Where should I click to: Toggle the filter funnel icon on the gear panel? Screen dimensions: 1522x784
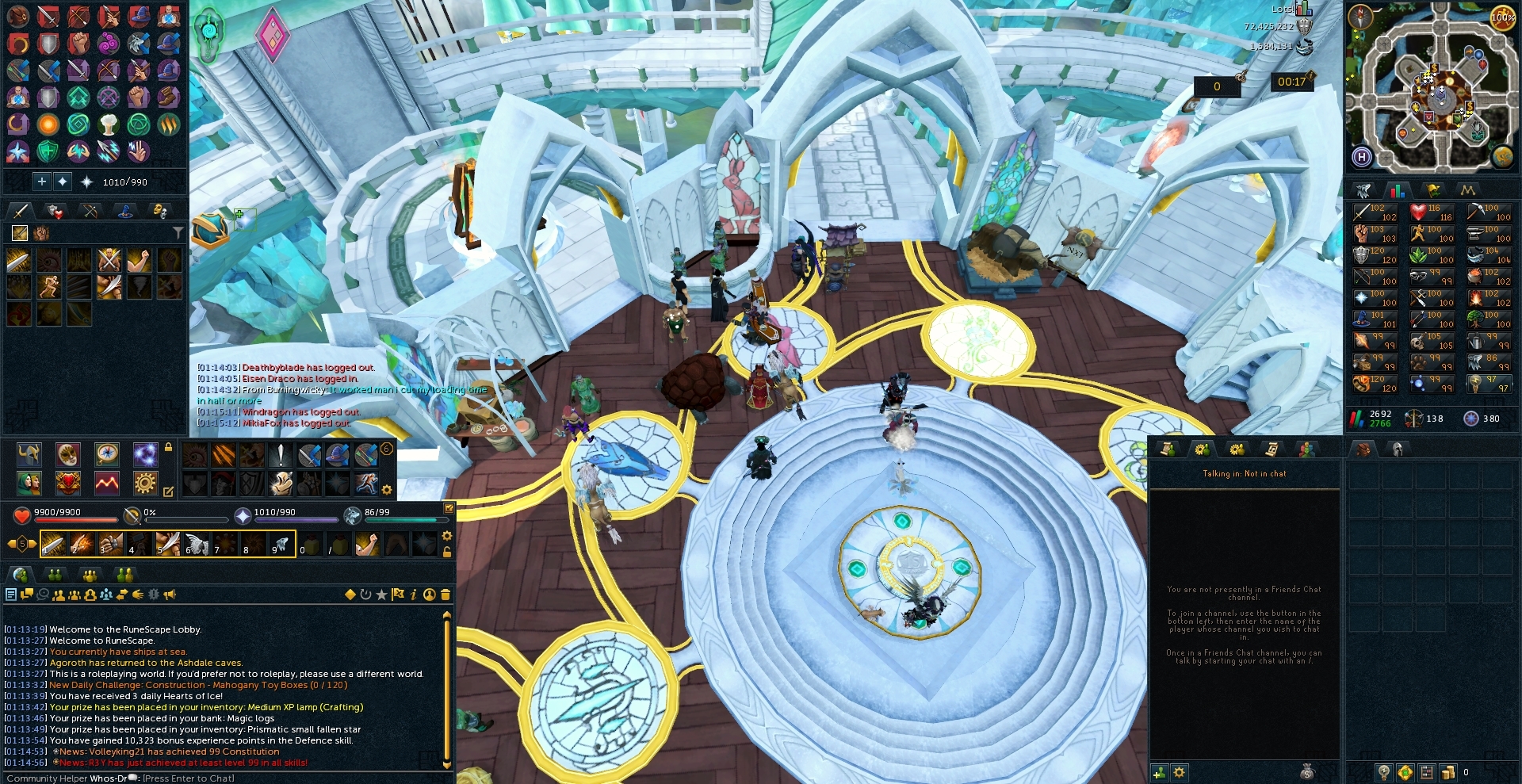[178, 232]
